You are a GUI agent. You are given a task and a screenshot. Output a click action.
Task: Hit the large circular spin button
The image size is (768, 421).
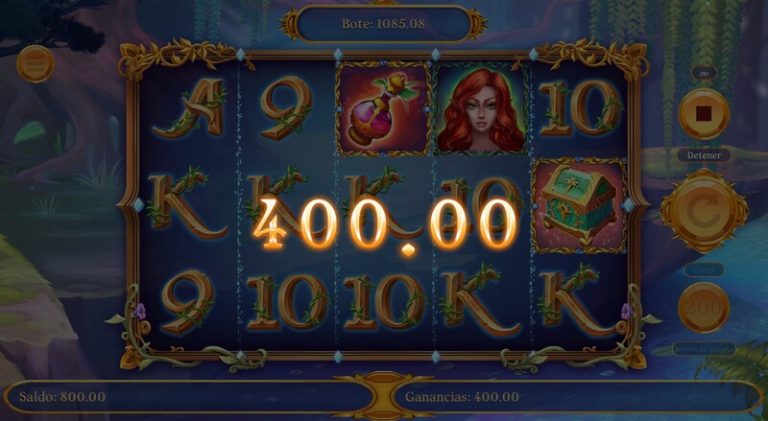pos(703,210)
